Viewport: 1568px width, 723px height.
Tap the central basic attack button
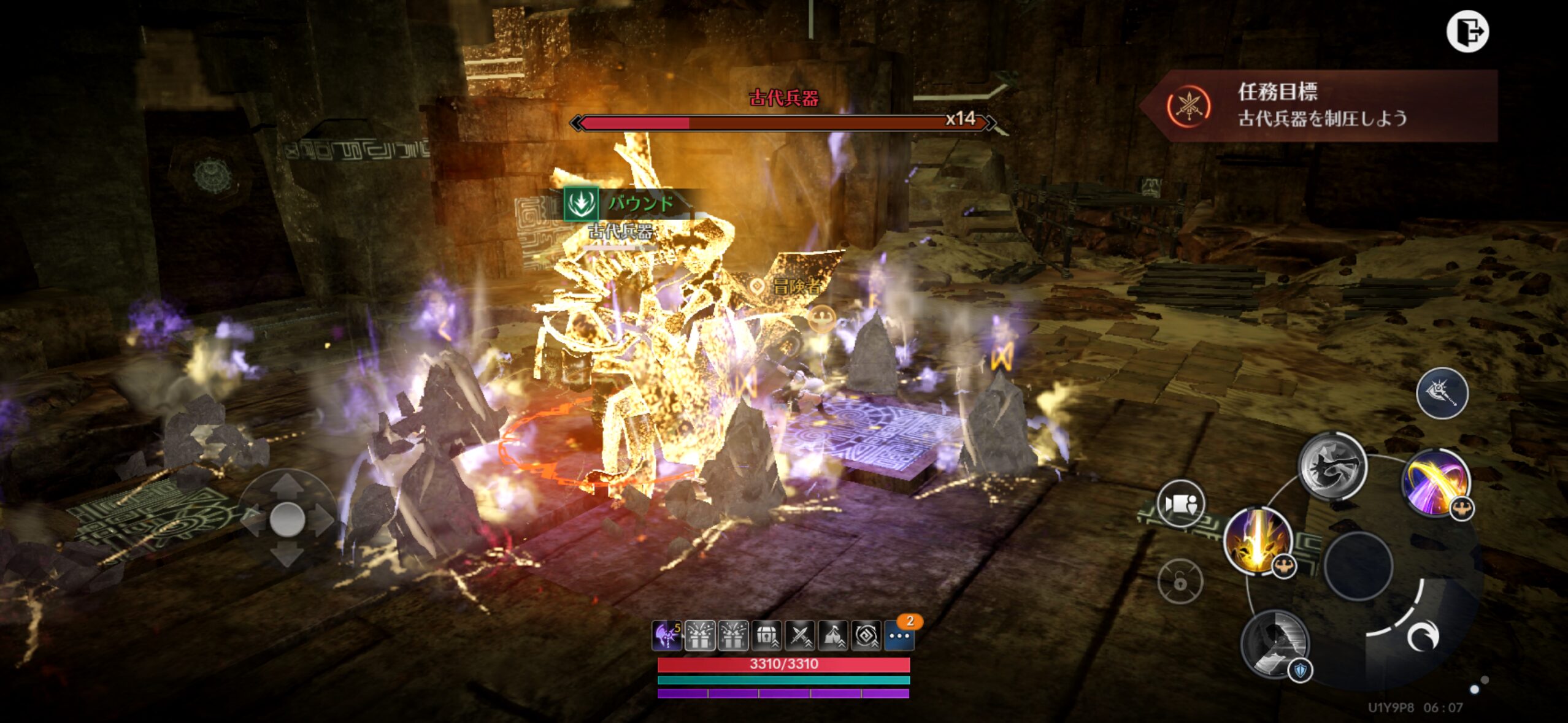[1358, 565]
